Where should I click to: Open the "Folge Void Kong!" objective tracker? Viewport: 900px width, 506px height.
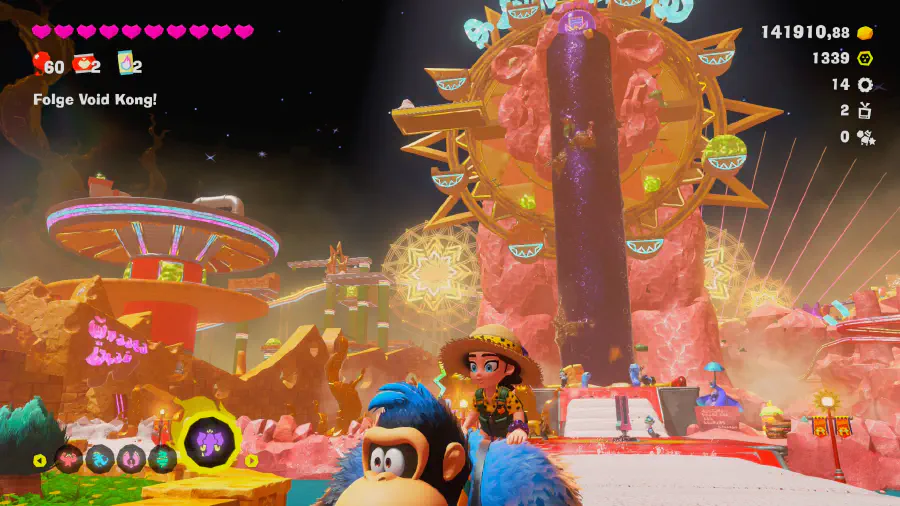(95, 99)
